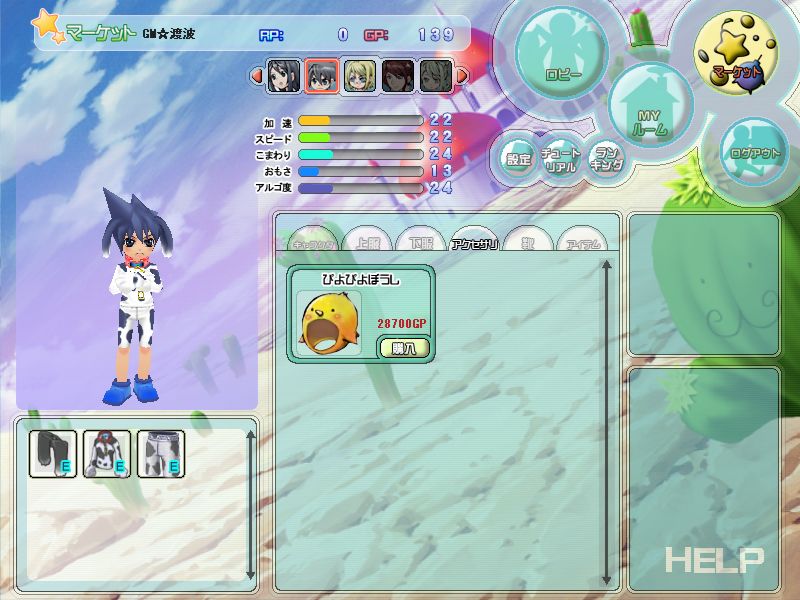Select the キャラクタ tab

pos(315,243)
